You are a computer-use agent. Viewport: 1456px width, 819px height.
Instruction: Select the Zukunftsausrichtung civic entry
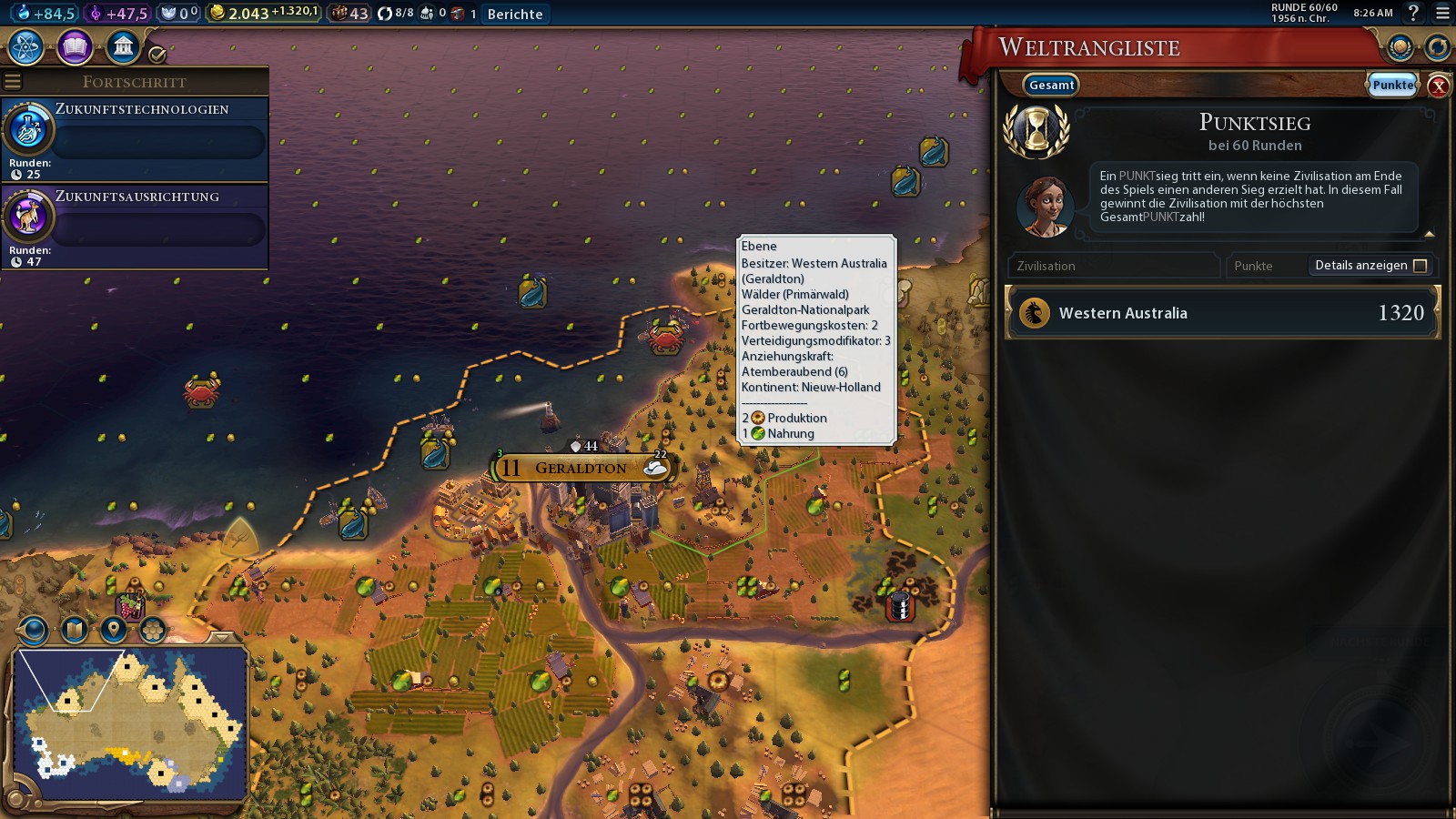[x=135, y=226]
